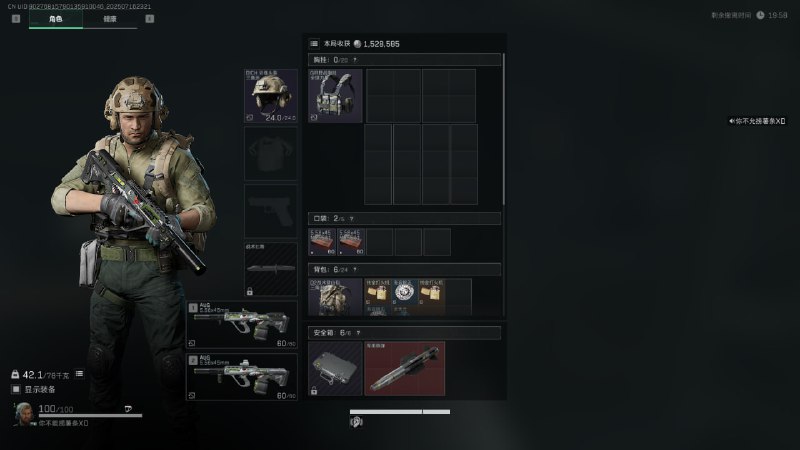
Task: Switch to the 角色 character tab
Action: (55, 19)
